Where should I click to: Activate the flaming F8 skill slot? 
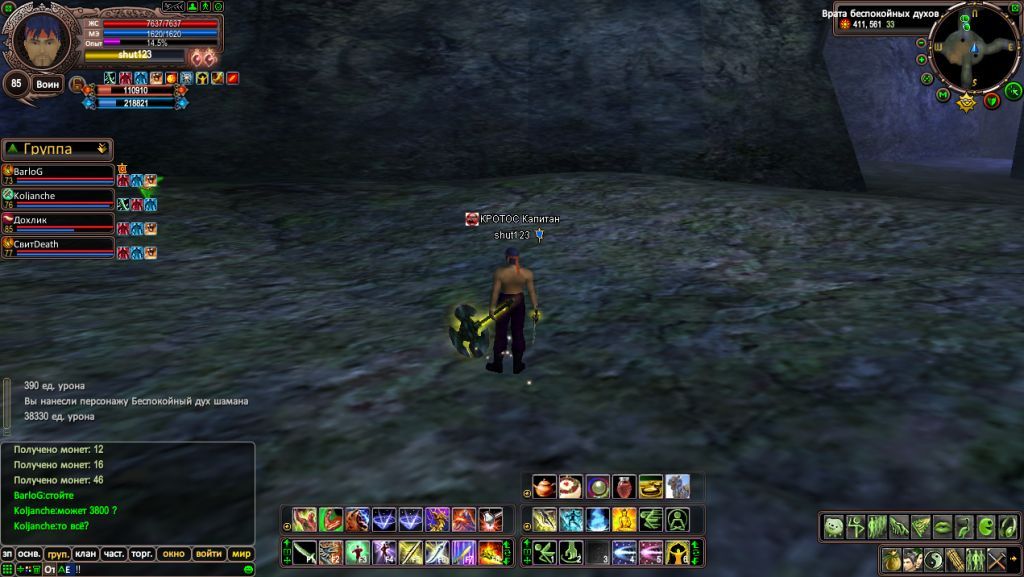click(x=491, y=552)
